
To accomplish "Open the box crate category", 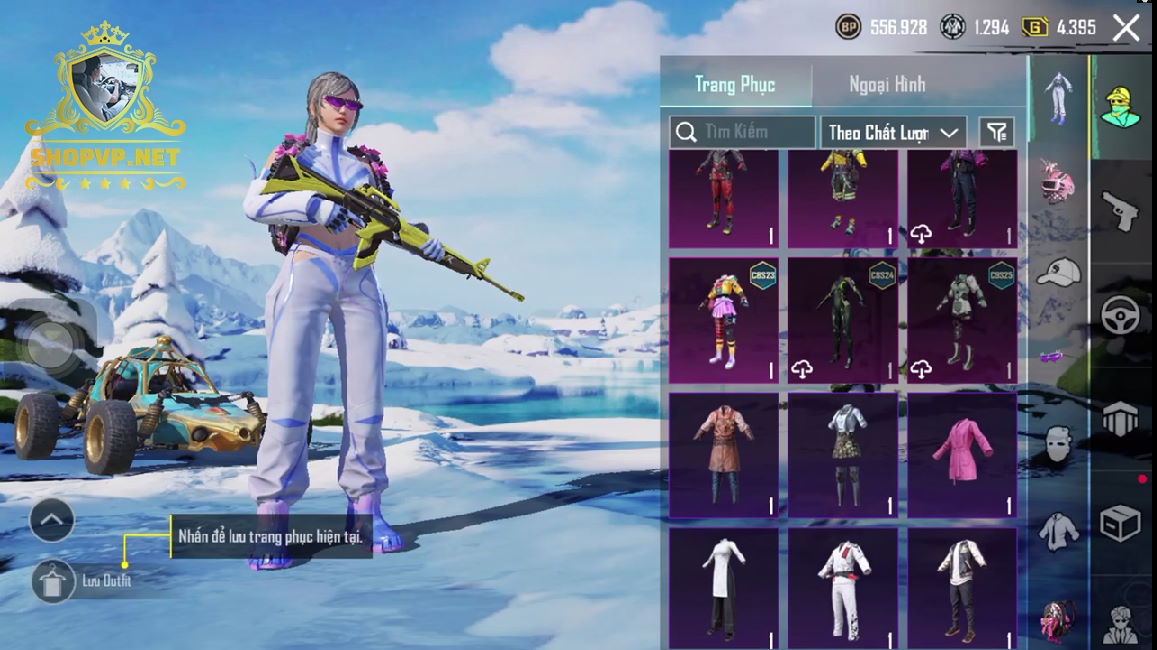I will [1122, 523].
